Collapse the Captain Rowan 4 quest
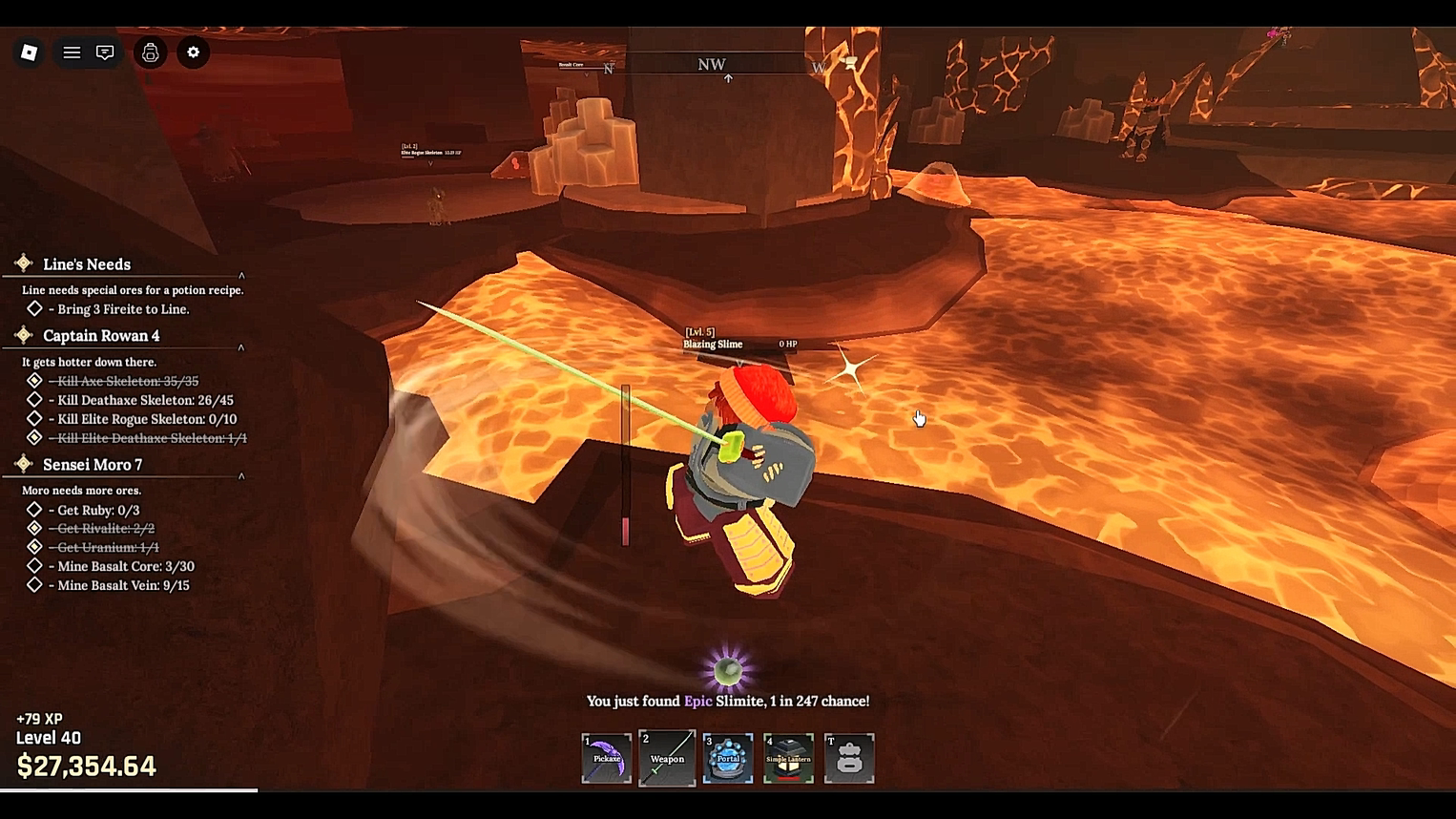This screenshot has width=1456, height=819. coord(241,347)
